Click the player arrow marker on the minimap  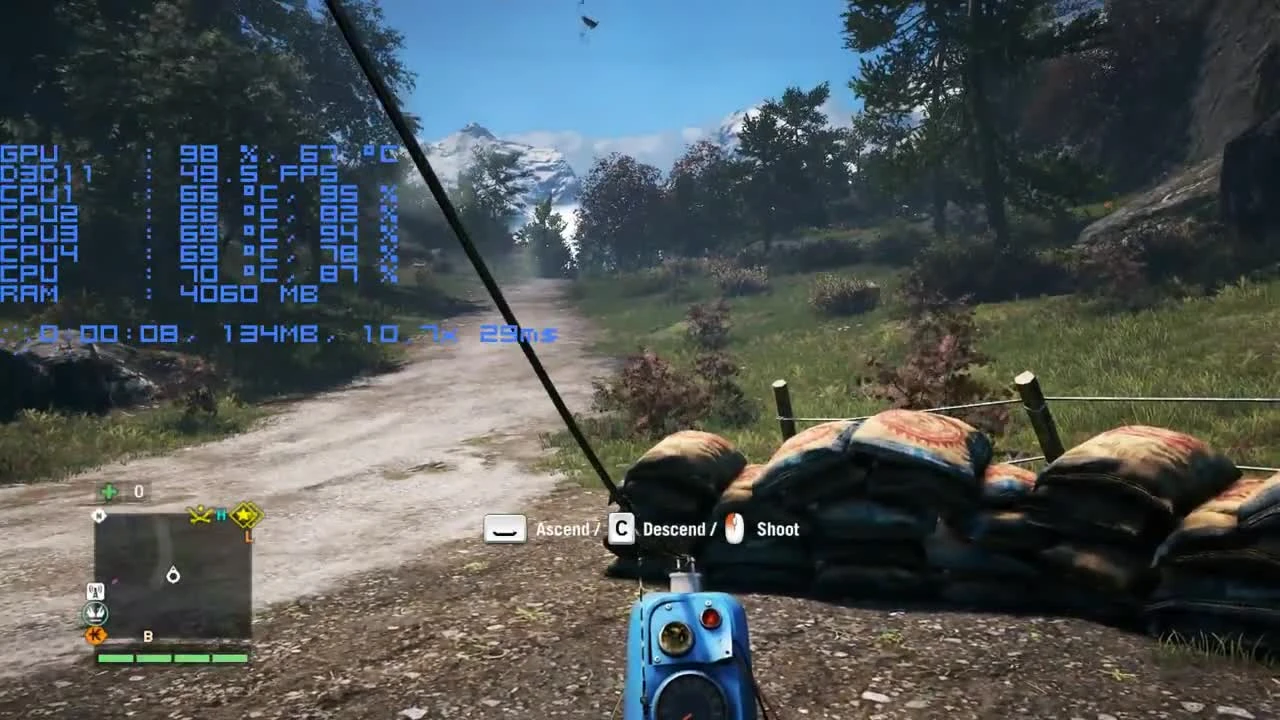[172, 573]
